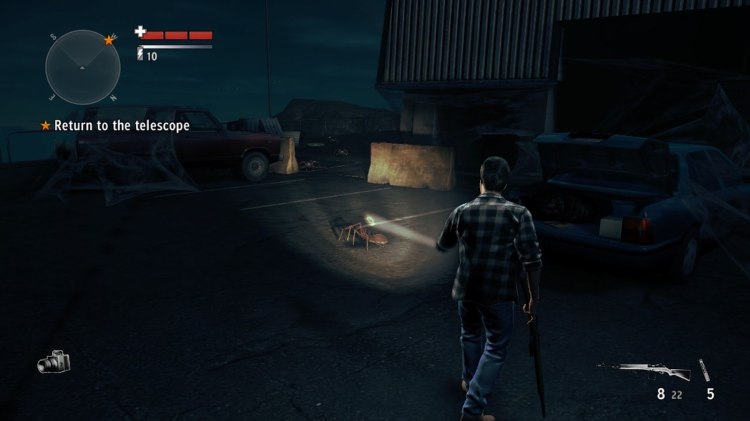Select the orange star objective marker on radar
This screenshot has height=421, width=750.
point(108,41)
